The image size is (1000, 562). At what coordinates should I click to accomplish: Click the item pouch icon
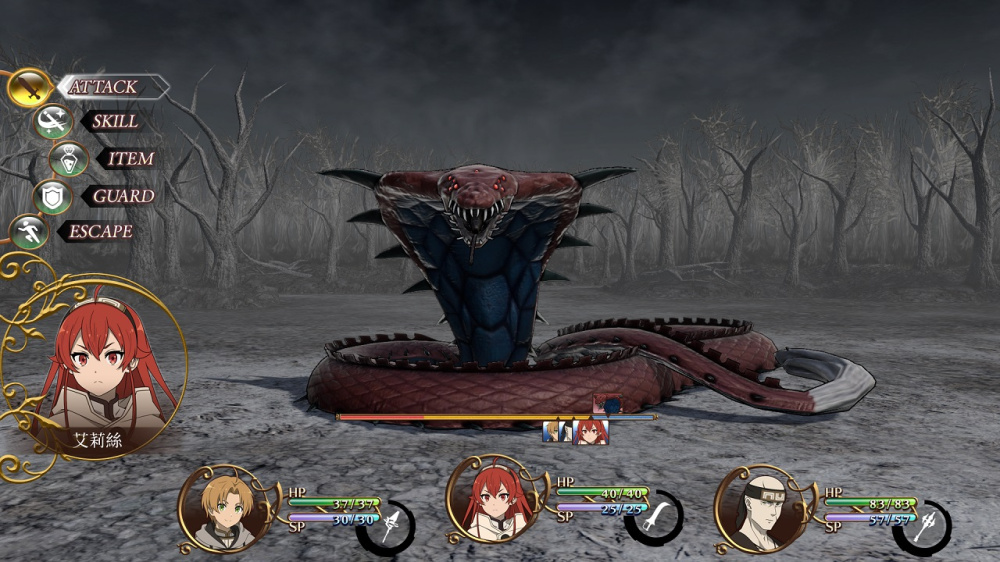(x=69, y=159)
